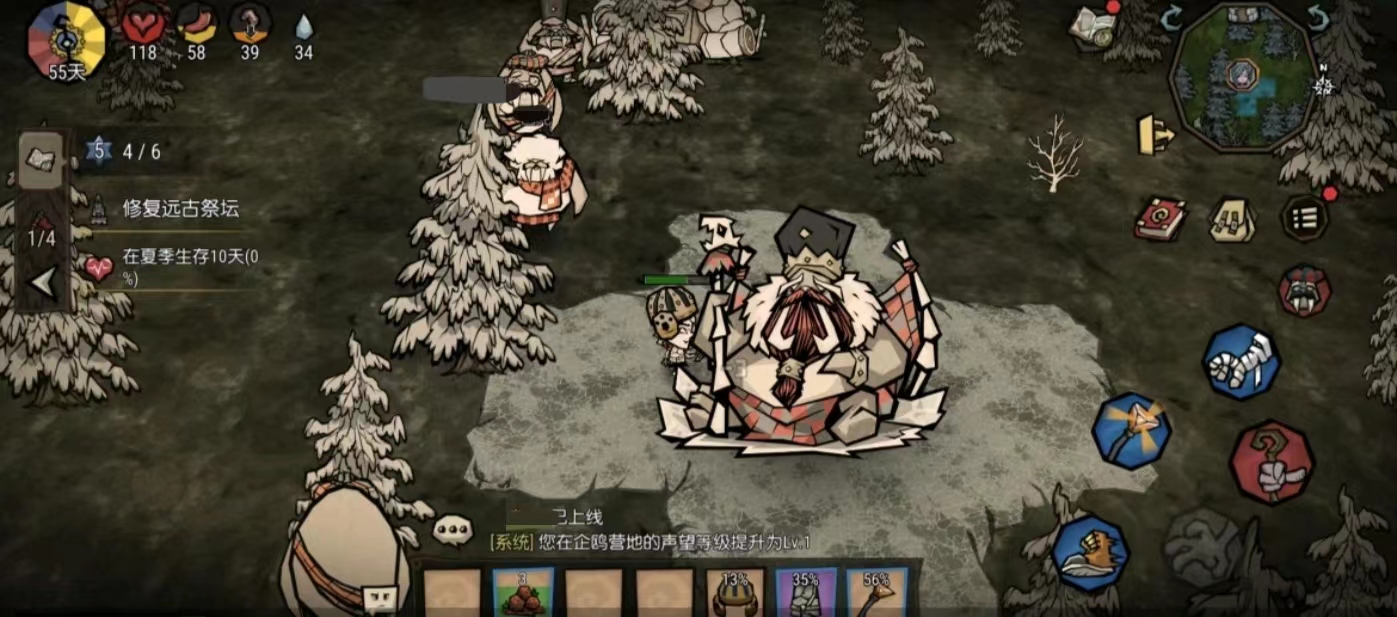This screenshot has height=617, width=1397.
Task: Tap the red question-mark hand button
Action: [1271, 461]
